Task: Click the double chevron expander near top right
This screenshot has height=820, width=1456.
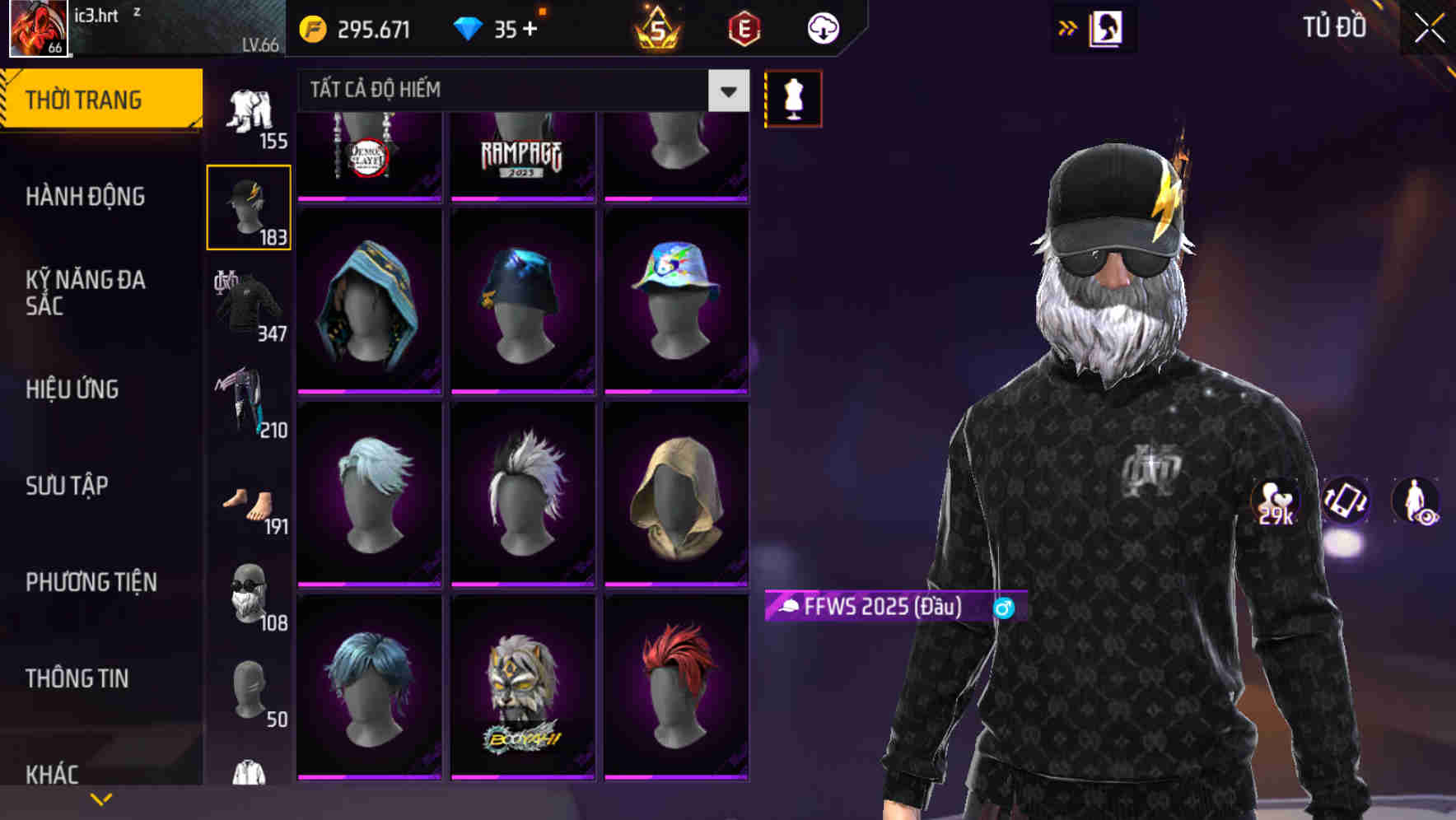Action: point(1068,27)
